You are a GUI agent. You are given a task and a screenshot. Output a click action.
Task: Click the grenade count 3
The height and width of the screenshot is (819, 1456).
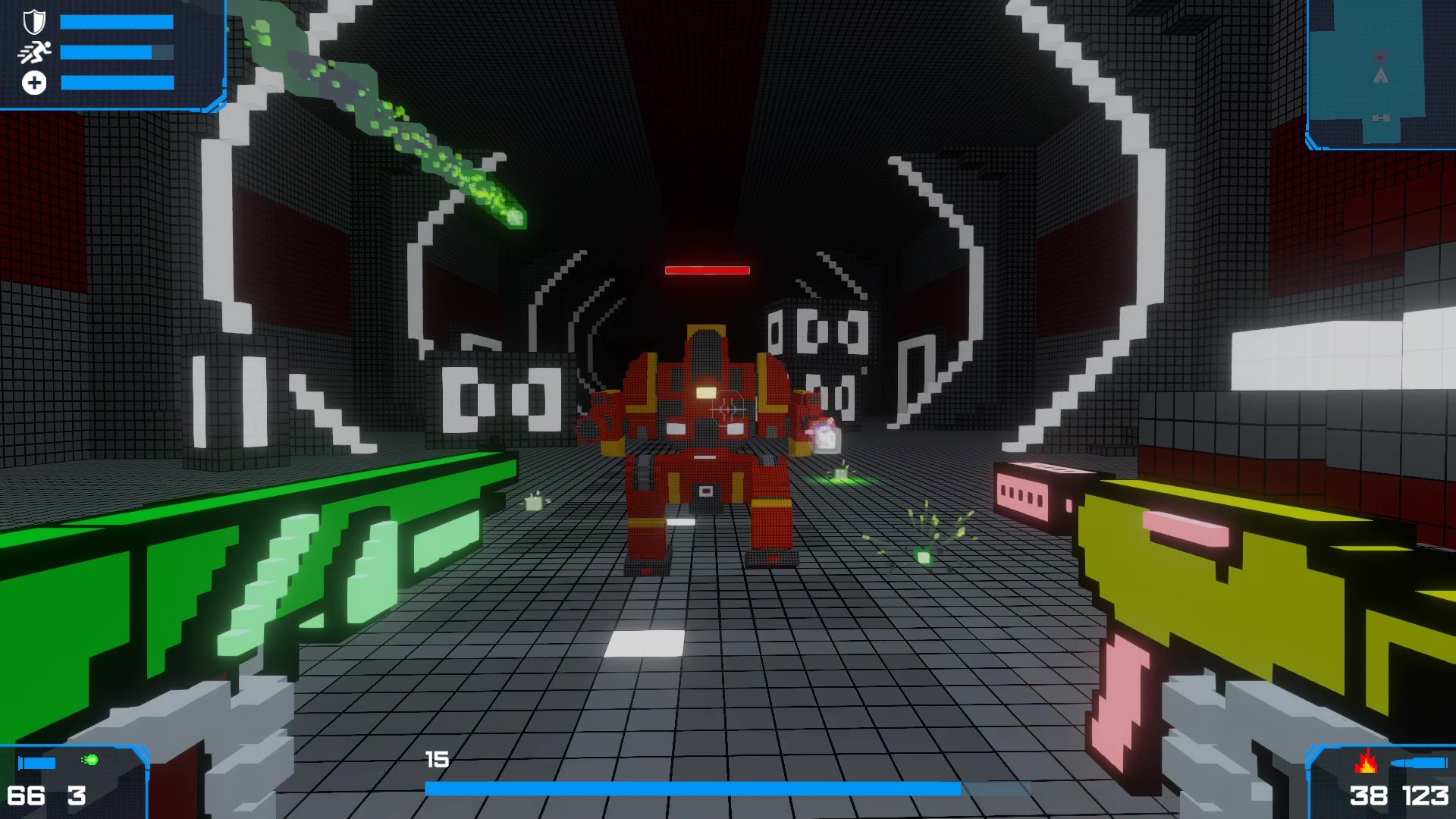tap(77, 795)
